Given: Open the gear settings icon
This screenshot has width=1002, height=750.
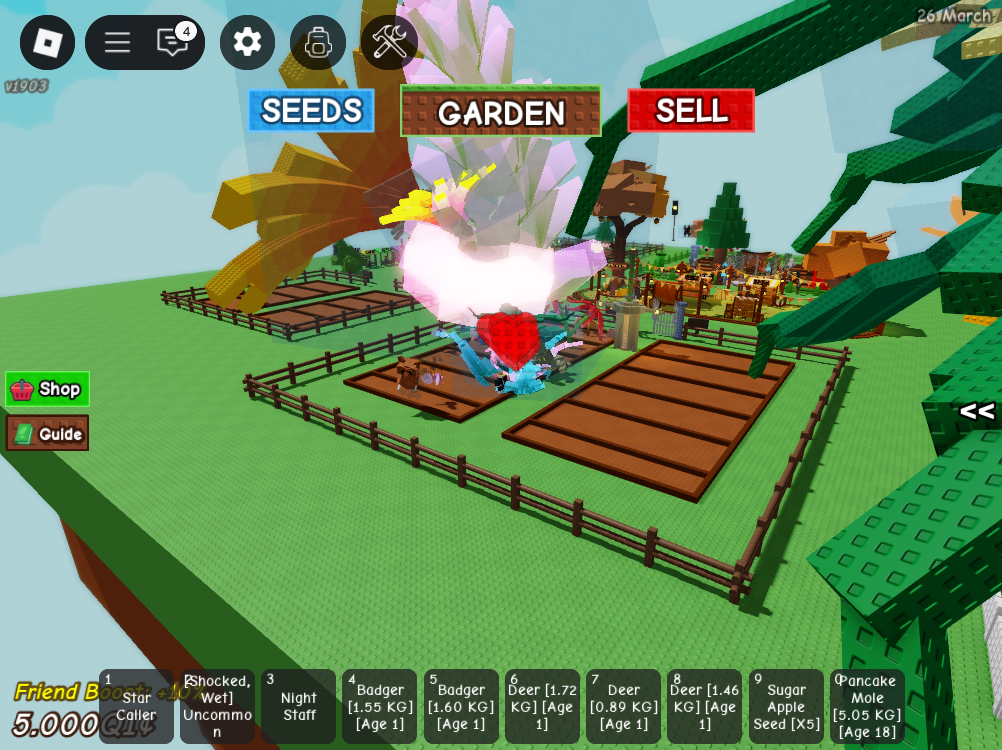Looking at the screenshot, I should coord(247,42).
